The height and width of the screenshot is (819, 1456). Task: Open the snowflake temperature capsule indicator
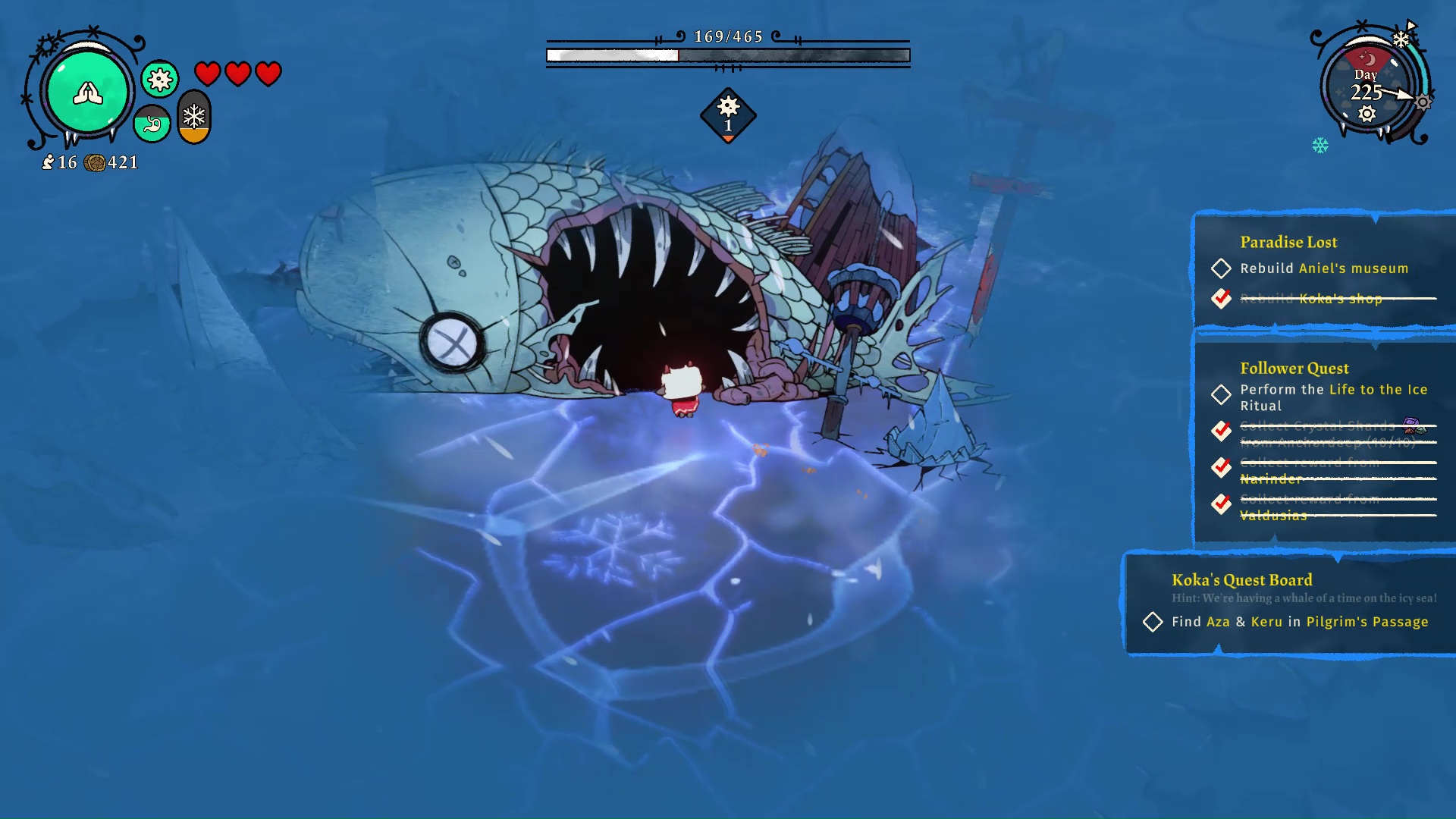coord(193,118)
